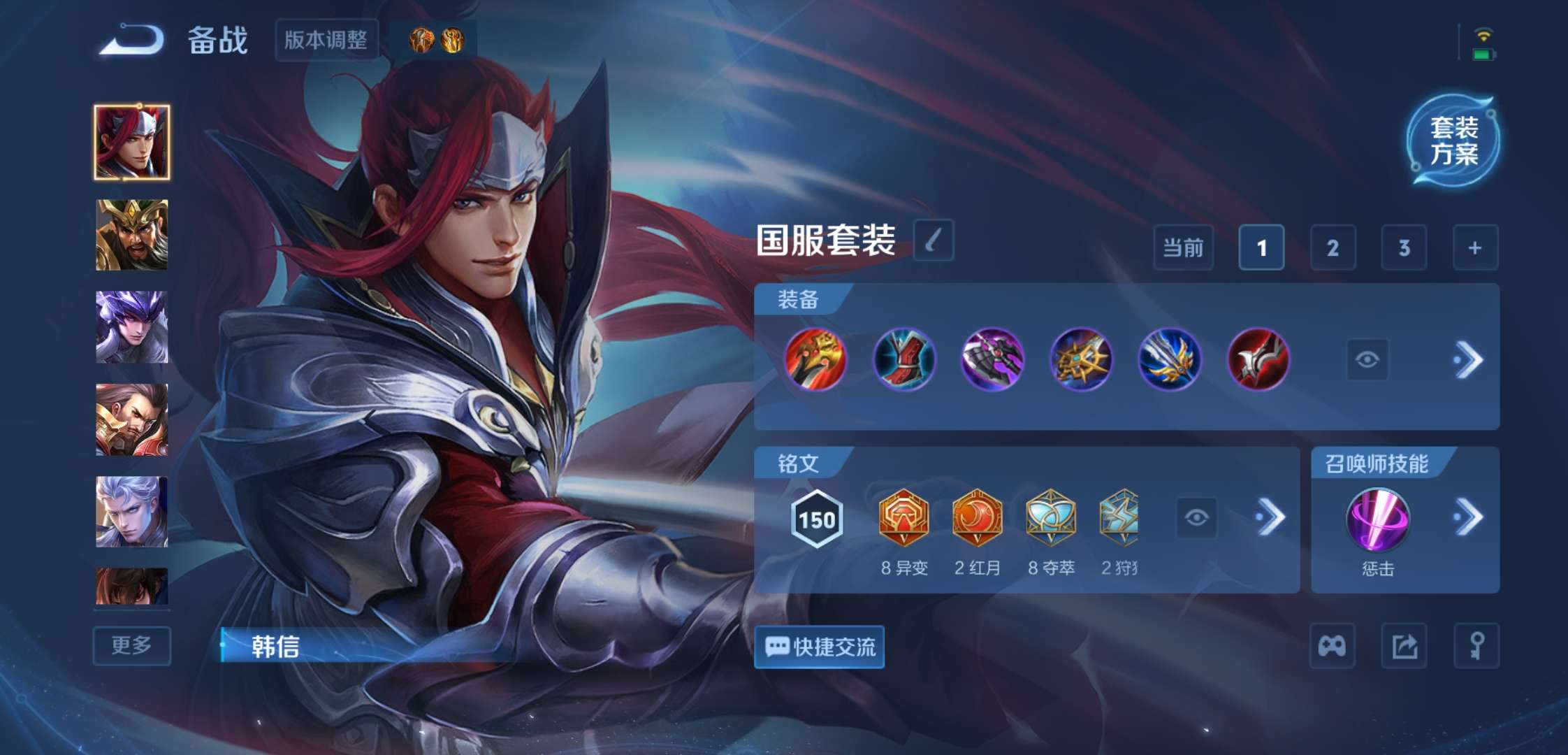This screenshot has height=755, width=1568.
Task: Open the 当前 loadout tab
Action: point(1184,247)
